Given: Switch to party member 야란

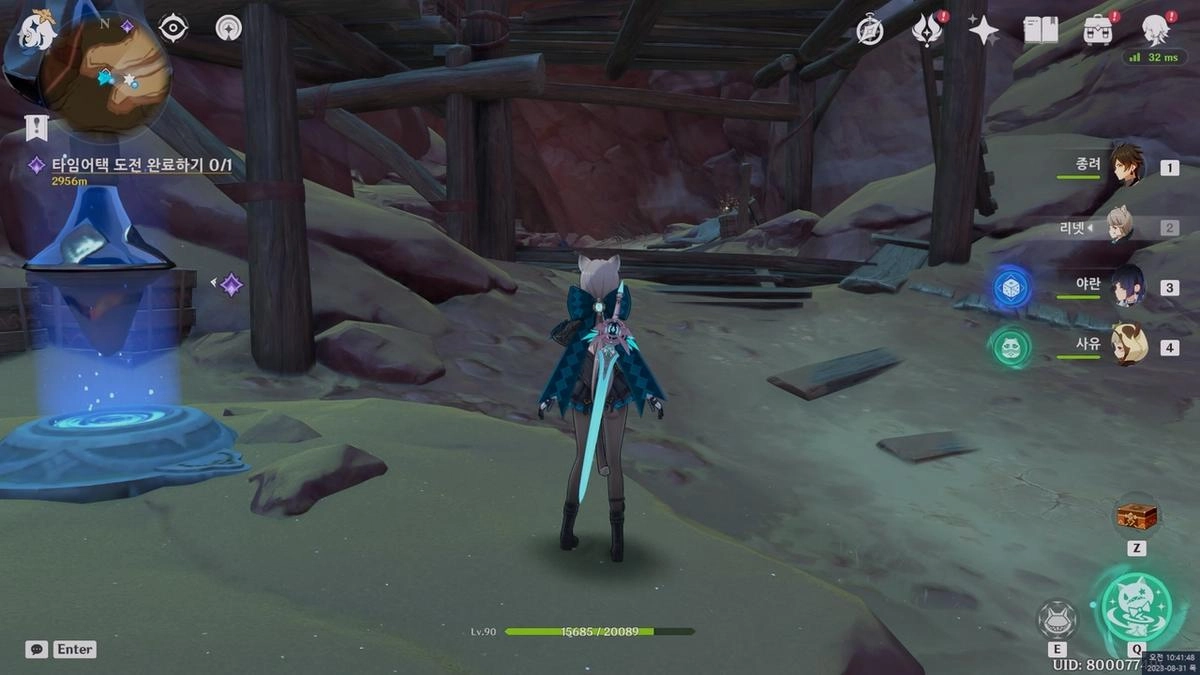Looking at the screenshot, I should [1125, 286].
